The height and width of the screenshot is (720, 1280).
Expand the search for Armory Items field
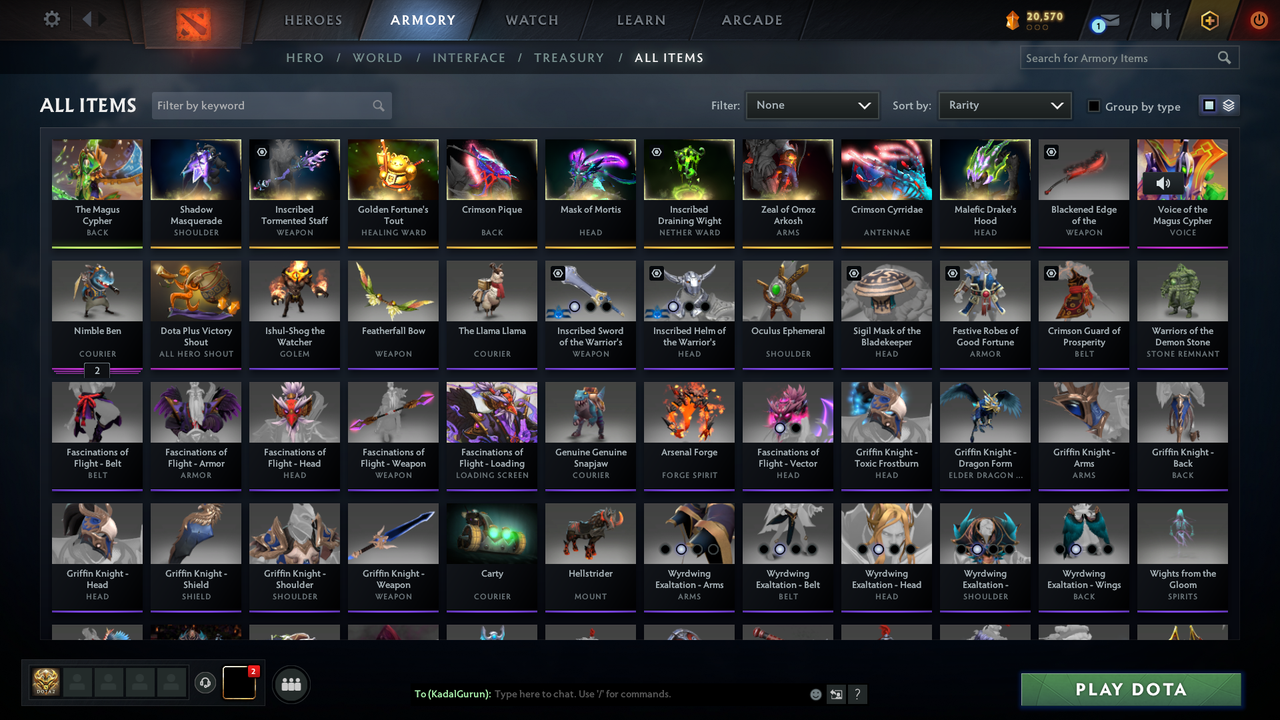click(1120, 57)
